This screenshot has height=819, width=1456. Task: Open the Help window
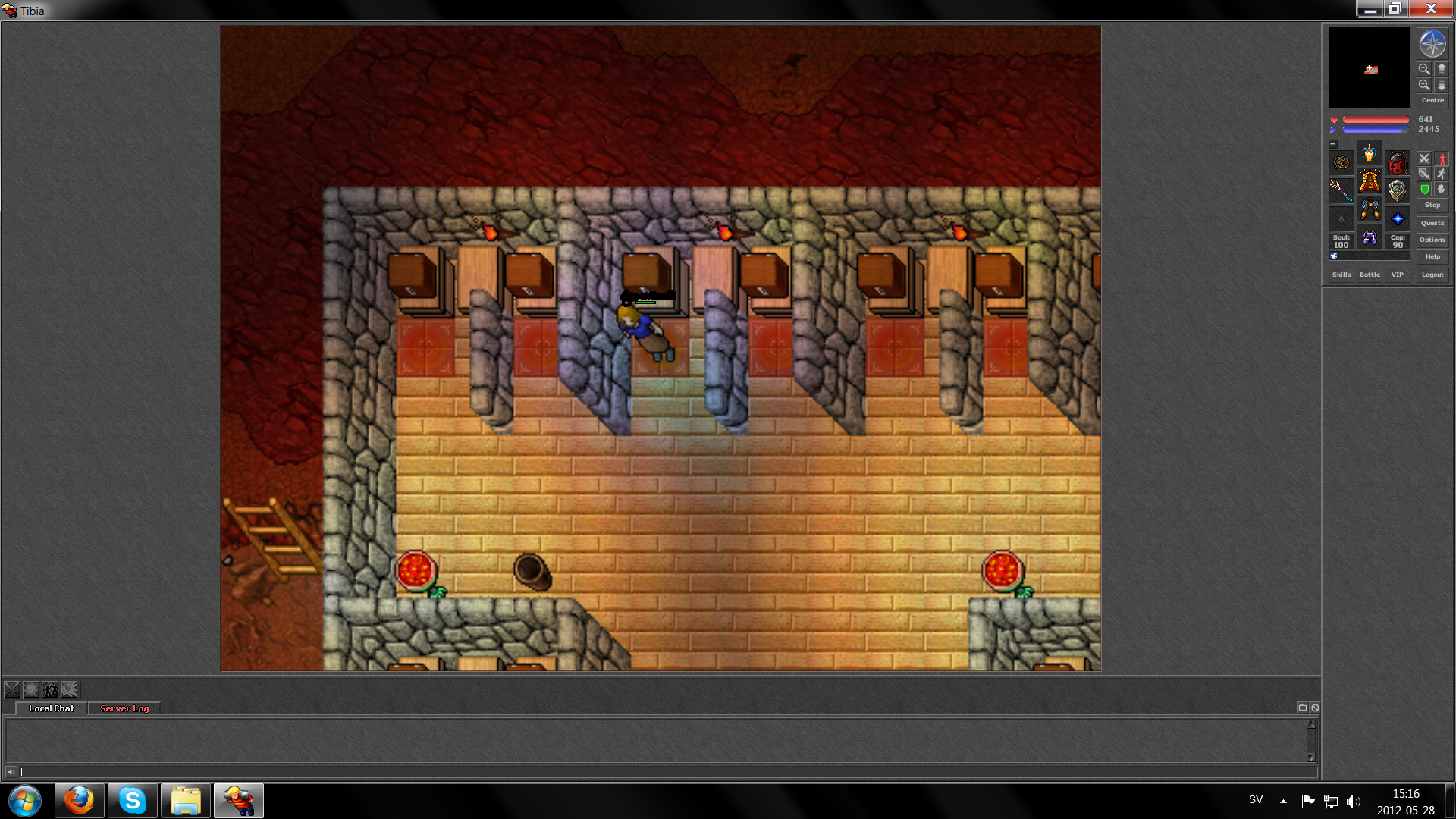click(x=1432, y=256)
